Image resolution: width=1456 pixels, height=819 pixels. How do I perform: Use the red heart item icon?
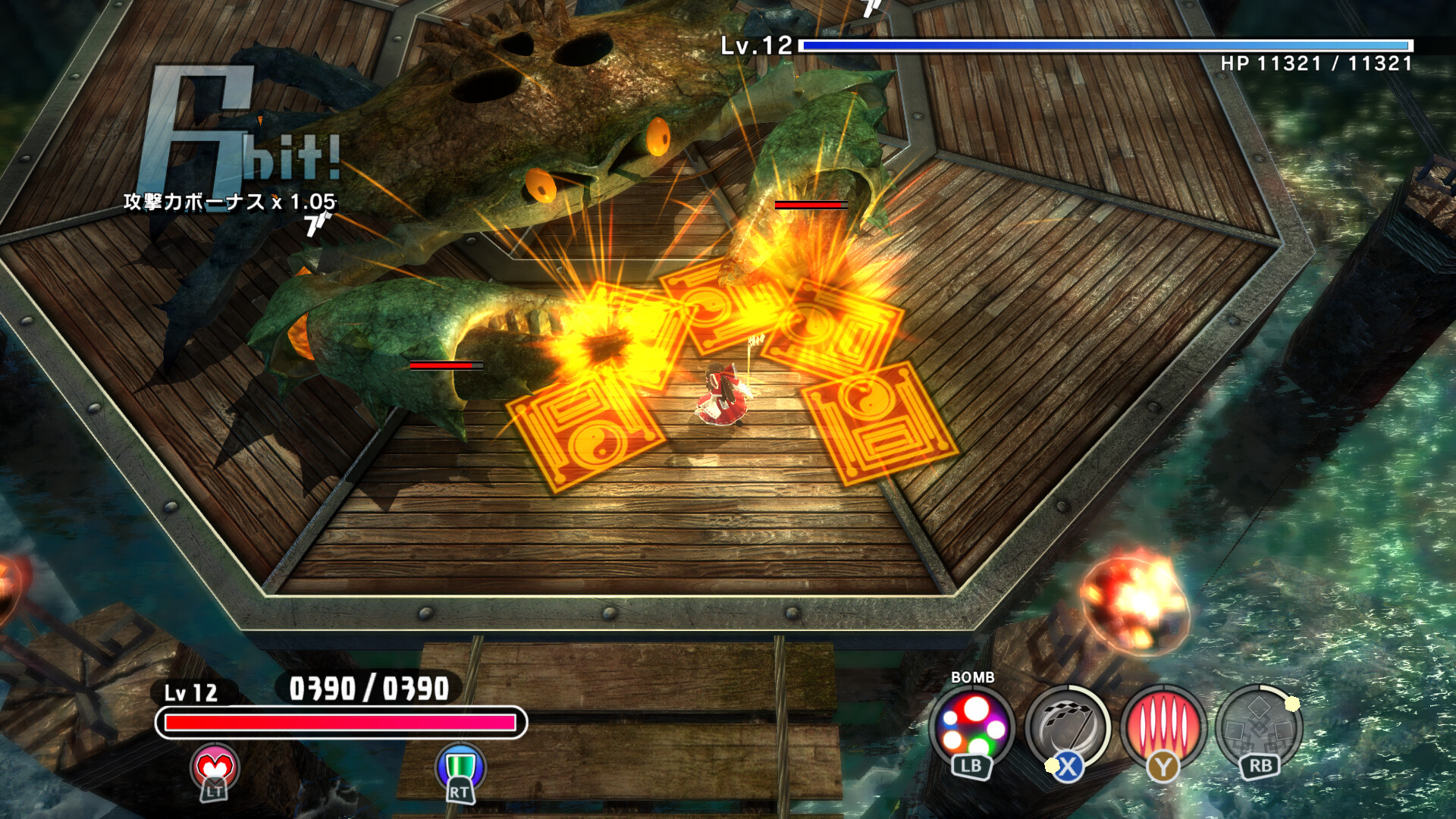click(x=215, y=767)
